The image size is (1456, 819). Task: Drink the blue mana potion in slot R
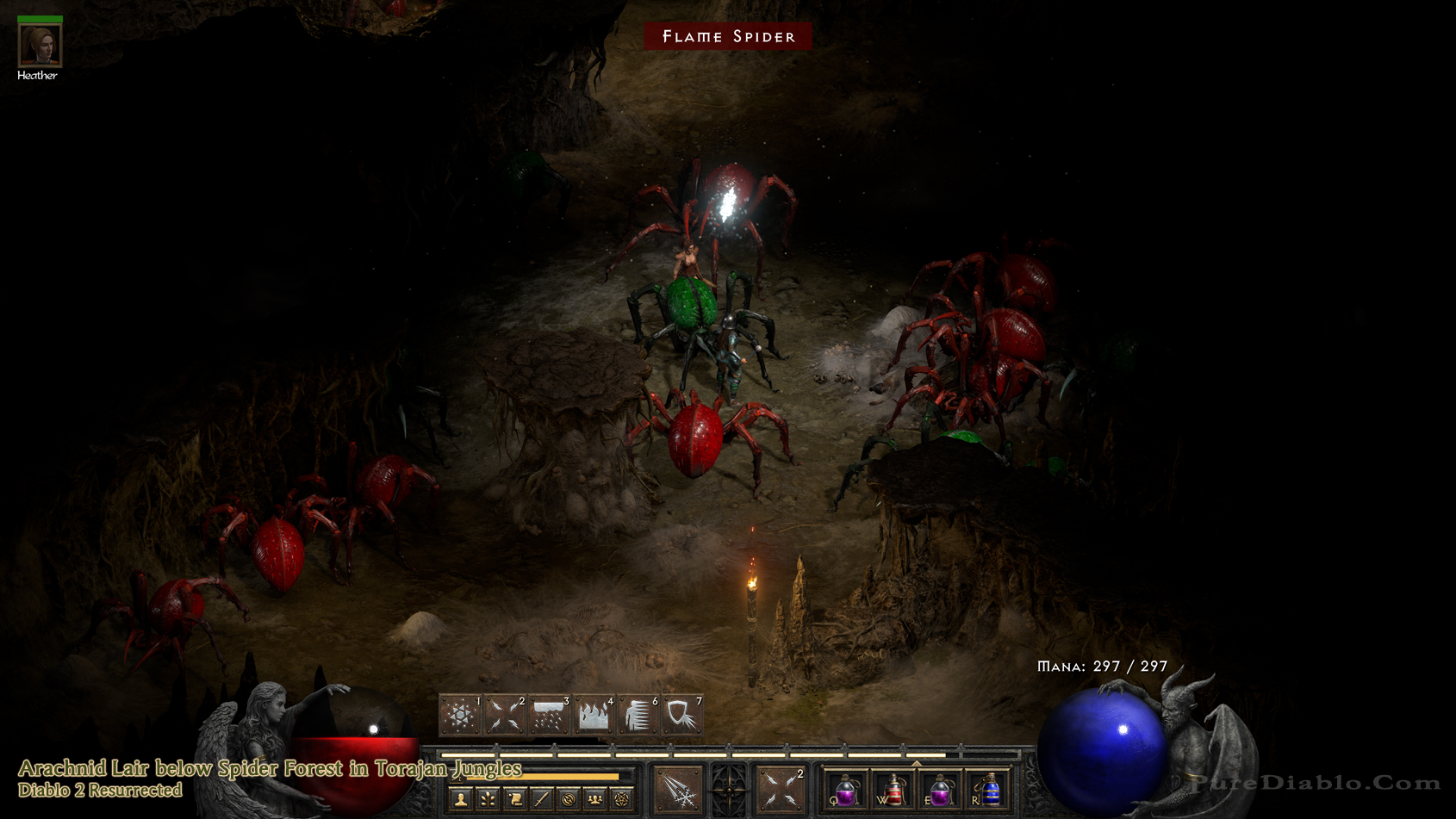pos(989,790)
